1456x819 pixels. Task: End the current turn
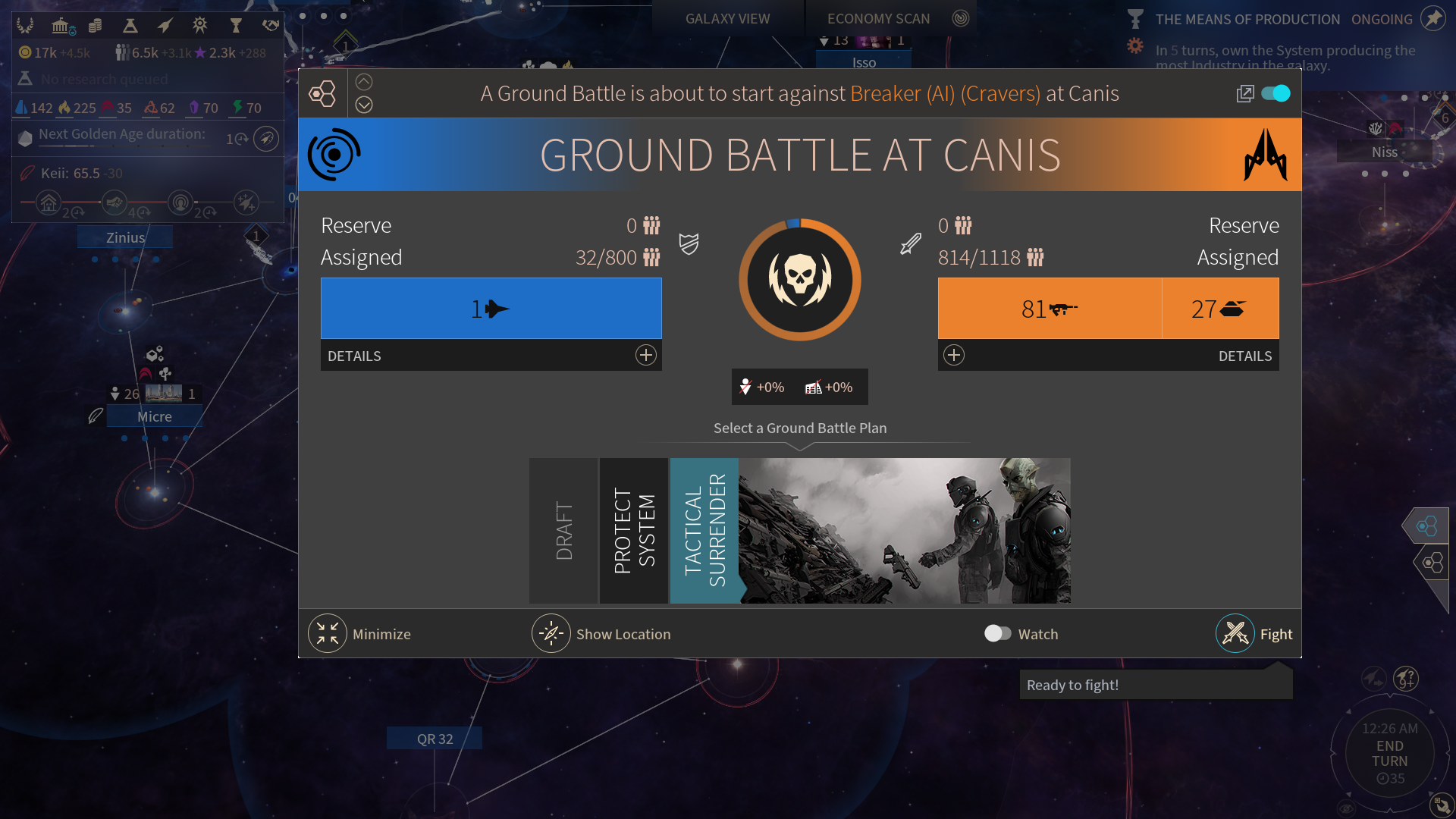tap(1389, 754)
